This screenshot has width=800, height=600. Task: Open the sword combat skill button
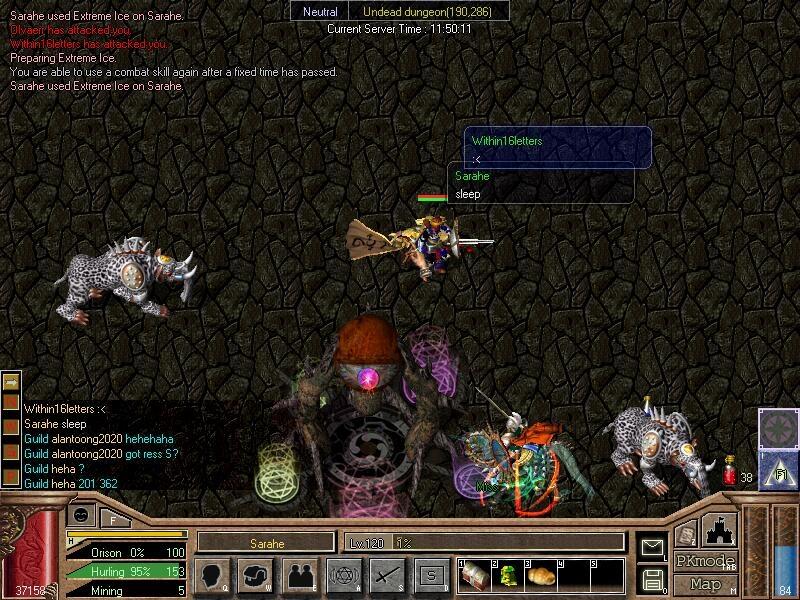[x=388, y=576]
